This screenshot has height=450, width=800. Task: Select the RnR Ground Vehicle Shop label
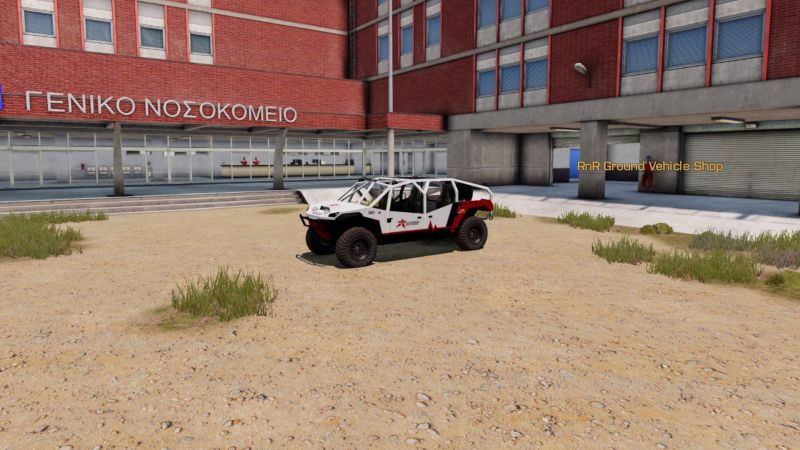point(650,166)
